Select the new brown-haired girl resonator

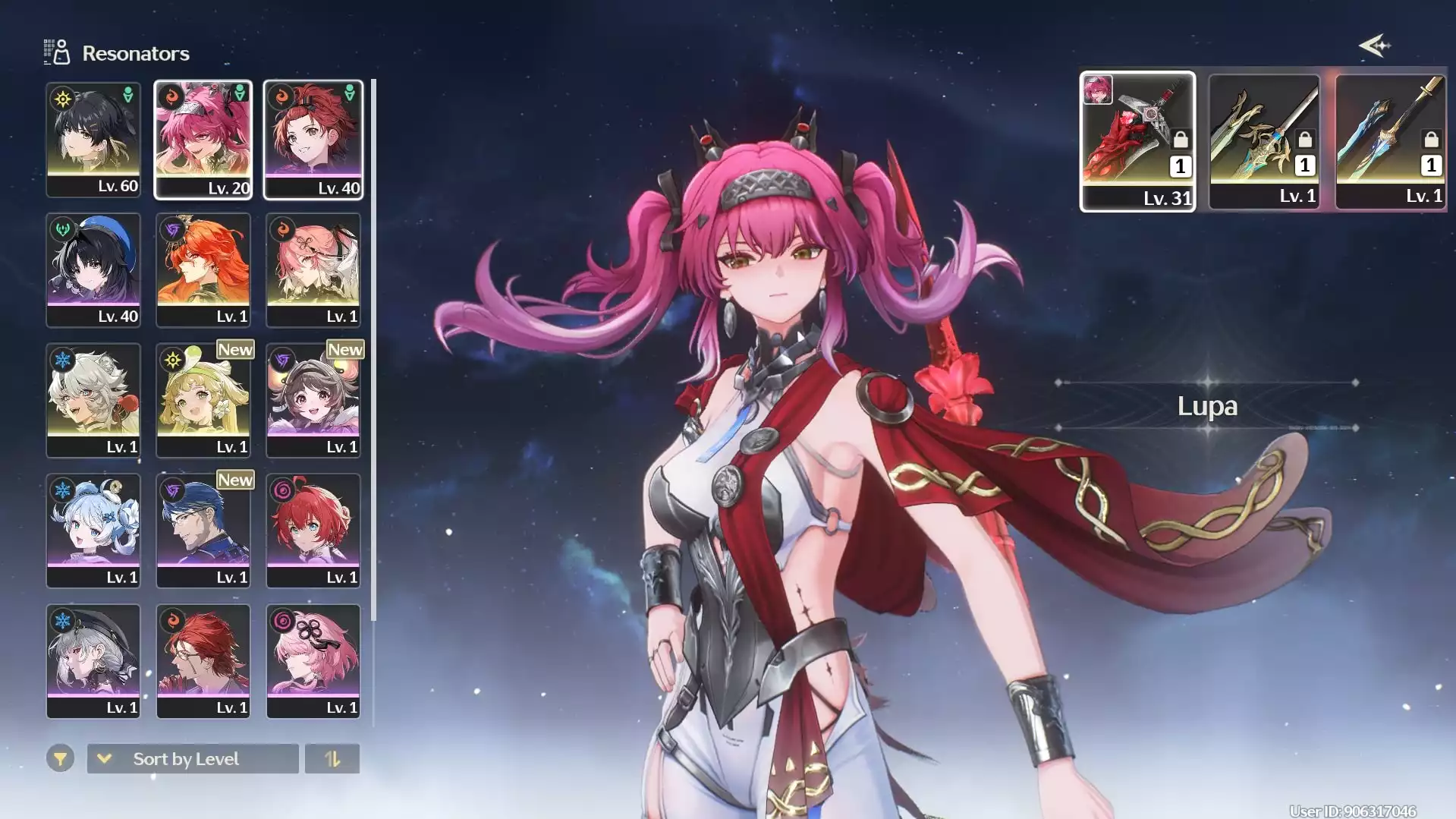click(313, 400)
